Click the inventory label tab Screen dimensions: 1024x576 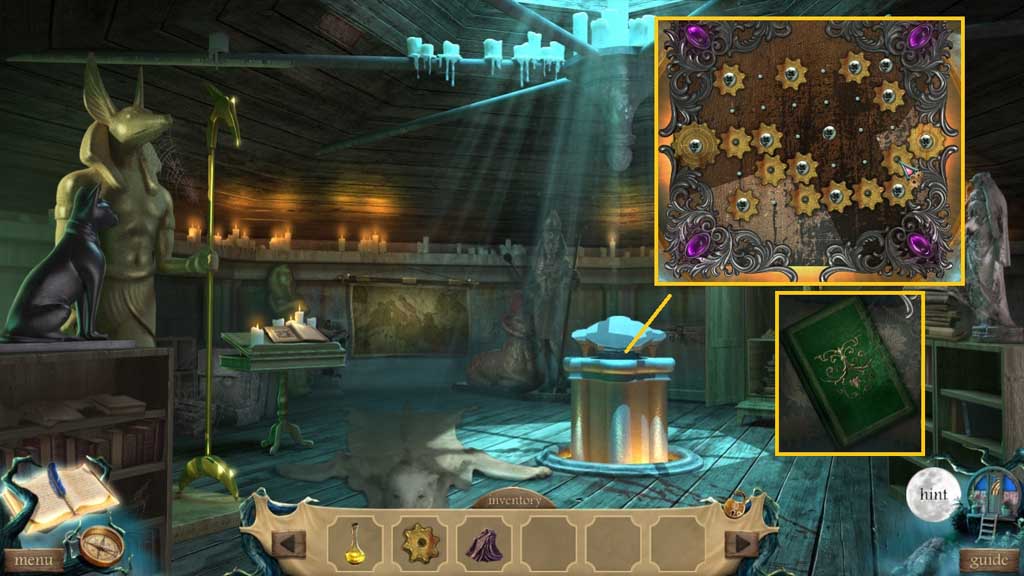[x=516, y=500]
